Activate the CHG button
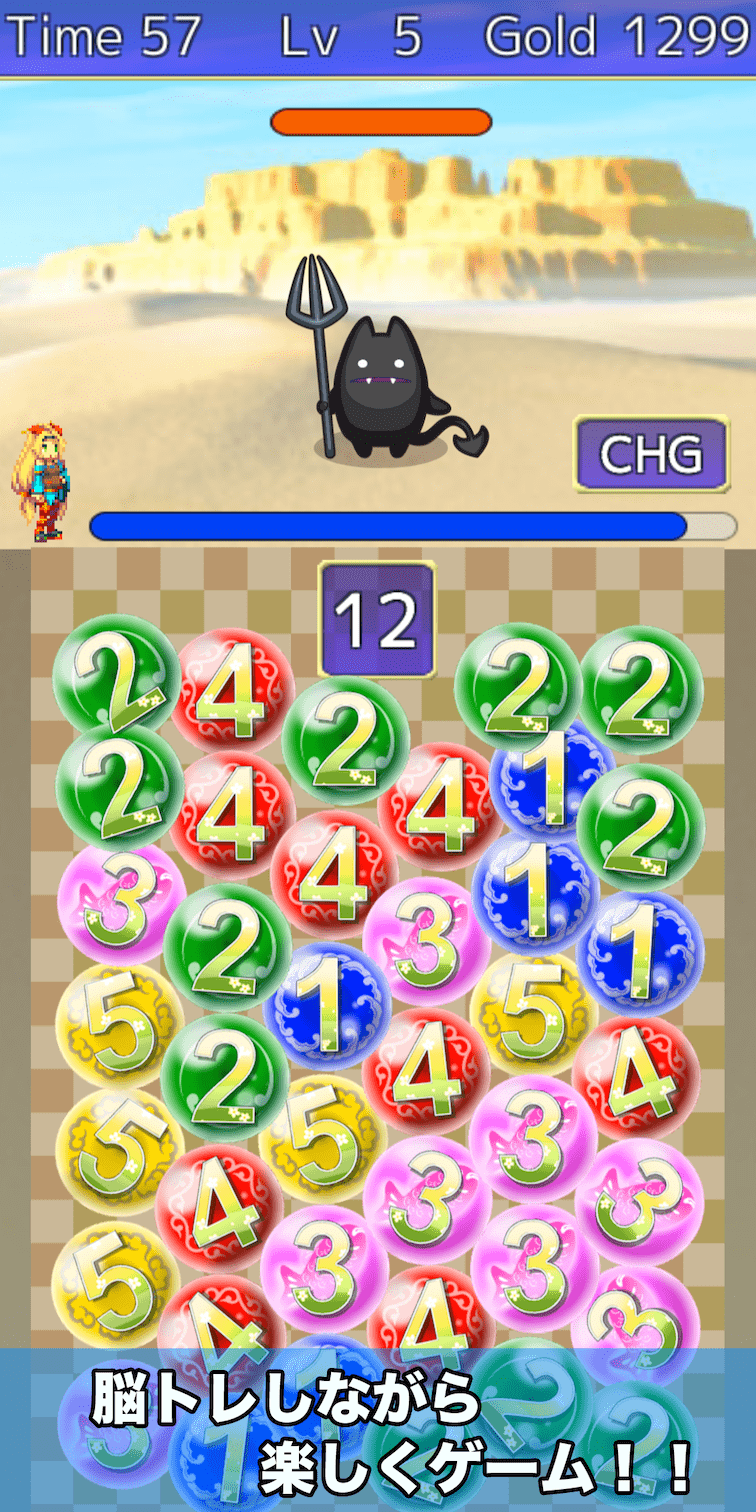Screen dimensions: 756x1512 click(x=651, y=454)
